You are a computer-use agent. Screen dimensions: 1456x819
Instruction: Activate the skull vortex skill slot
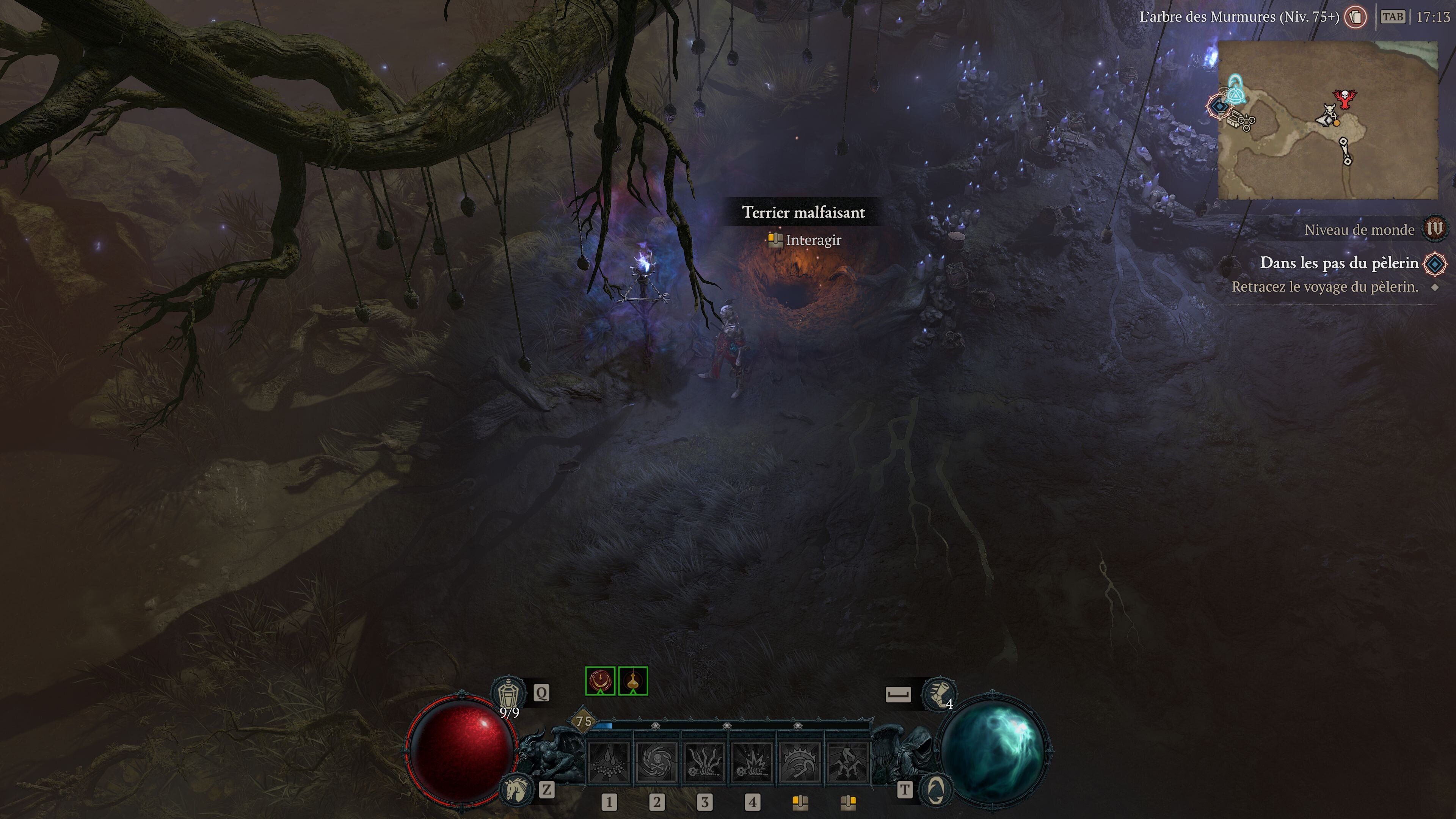tap(657, 763)
